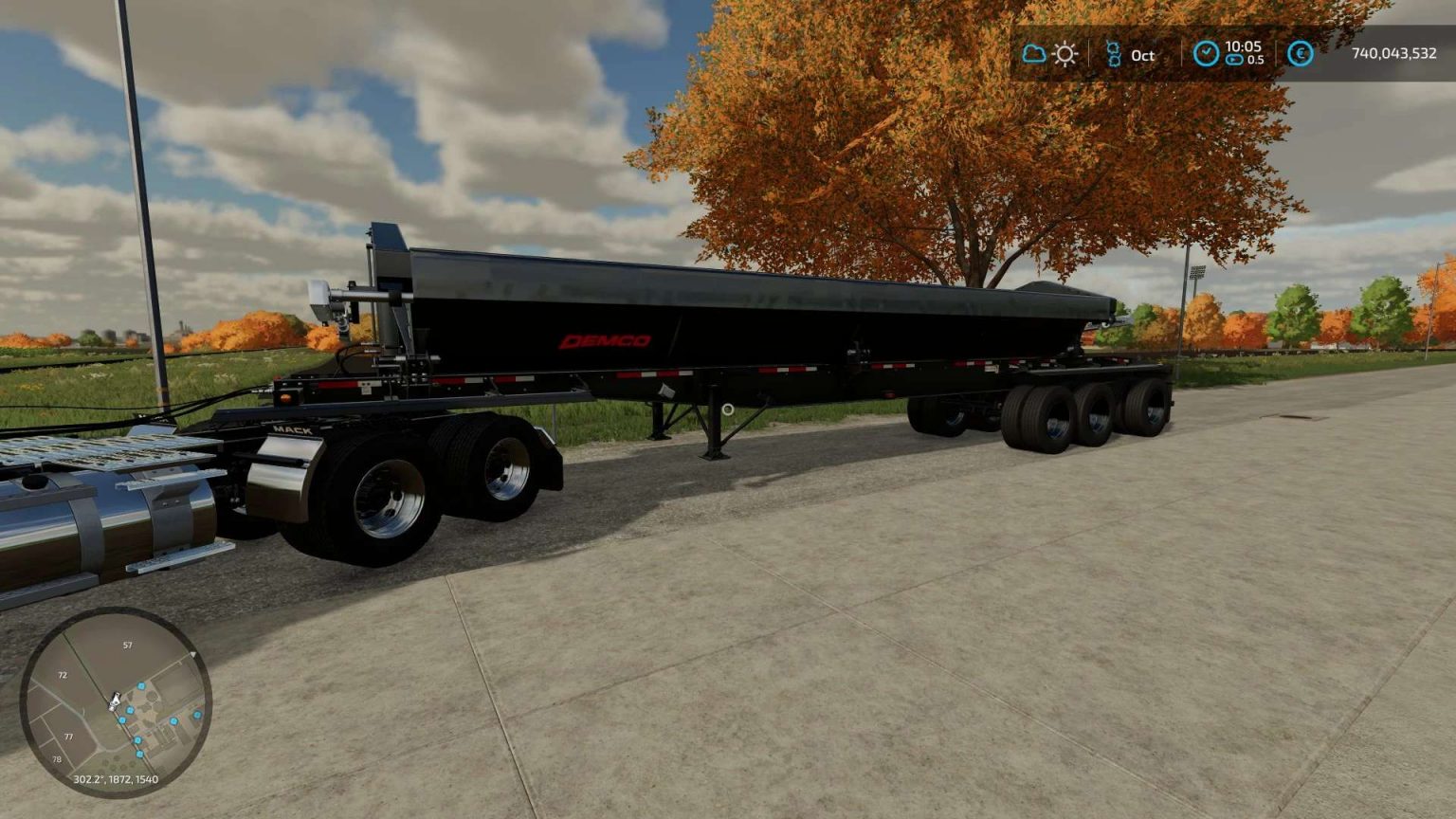Open finances via the euro currency icon

tap(1302, 55)
